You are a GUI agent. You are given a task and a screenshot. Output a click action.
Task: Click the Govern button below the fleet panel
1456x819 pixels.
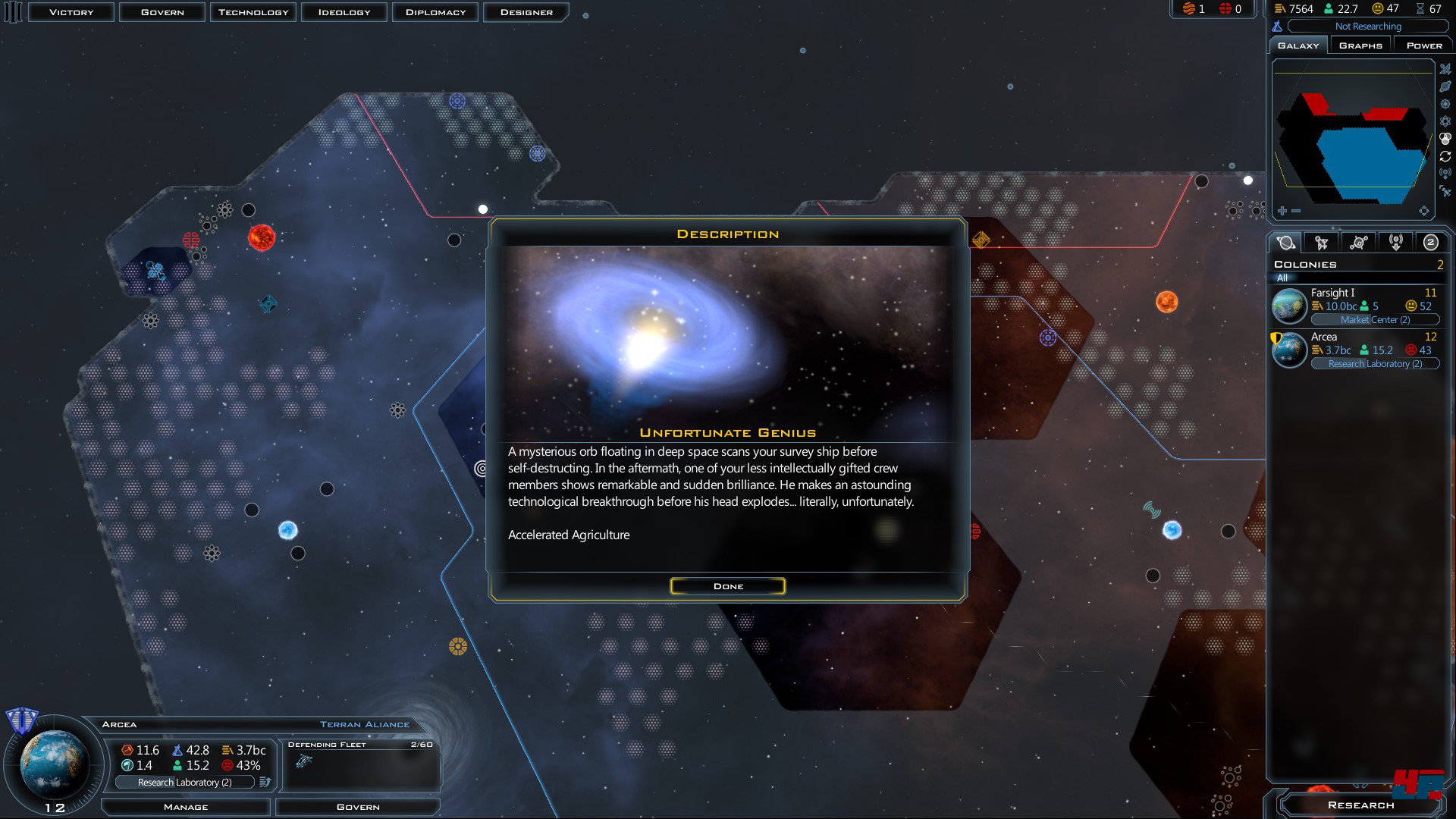(x=358, y=807)
